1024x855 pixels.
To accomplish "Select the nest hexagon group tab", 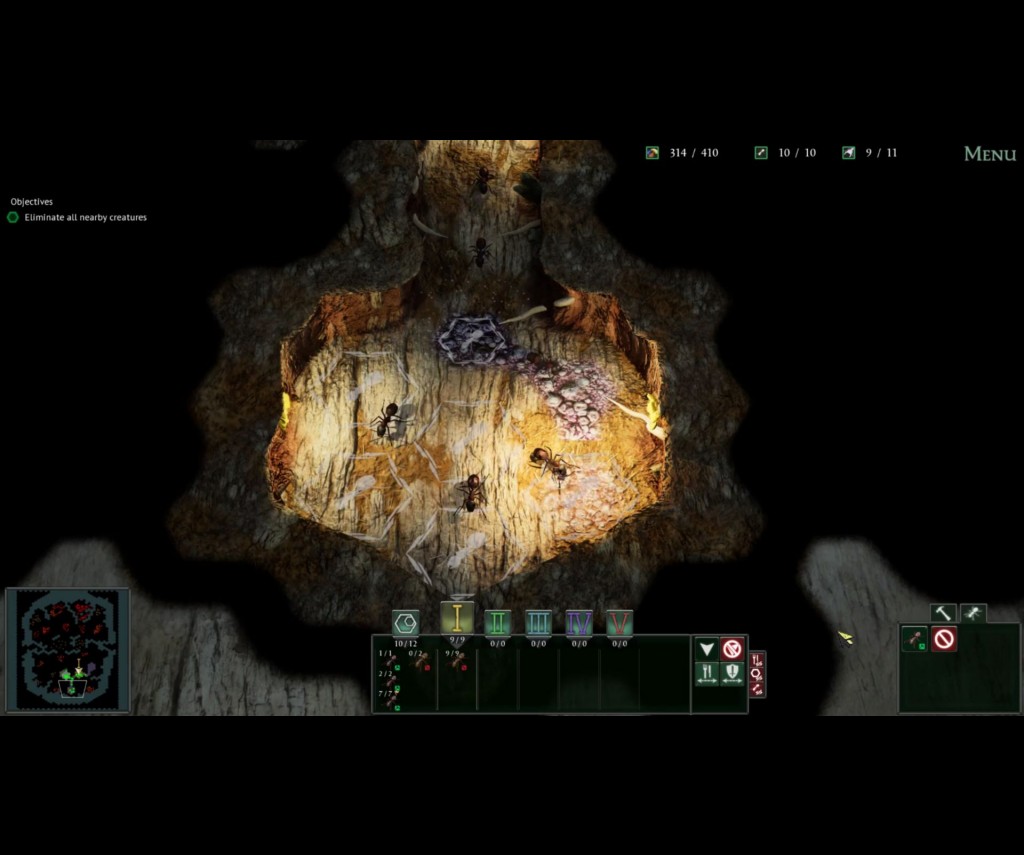I will (405, 623).
